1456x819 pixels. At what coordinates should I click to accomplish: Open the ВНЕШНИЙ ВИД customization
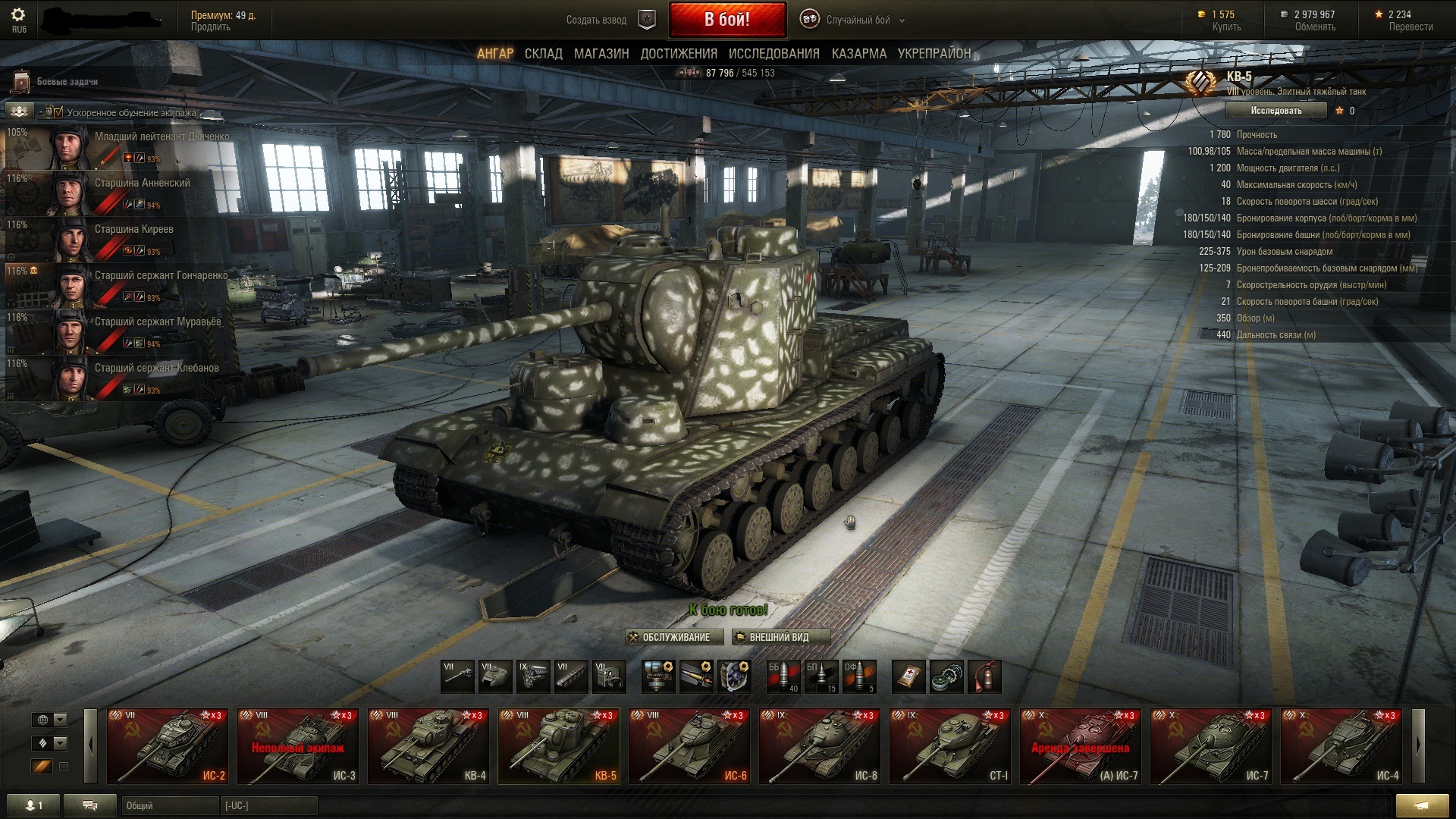780,637
